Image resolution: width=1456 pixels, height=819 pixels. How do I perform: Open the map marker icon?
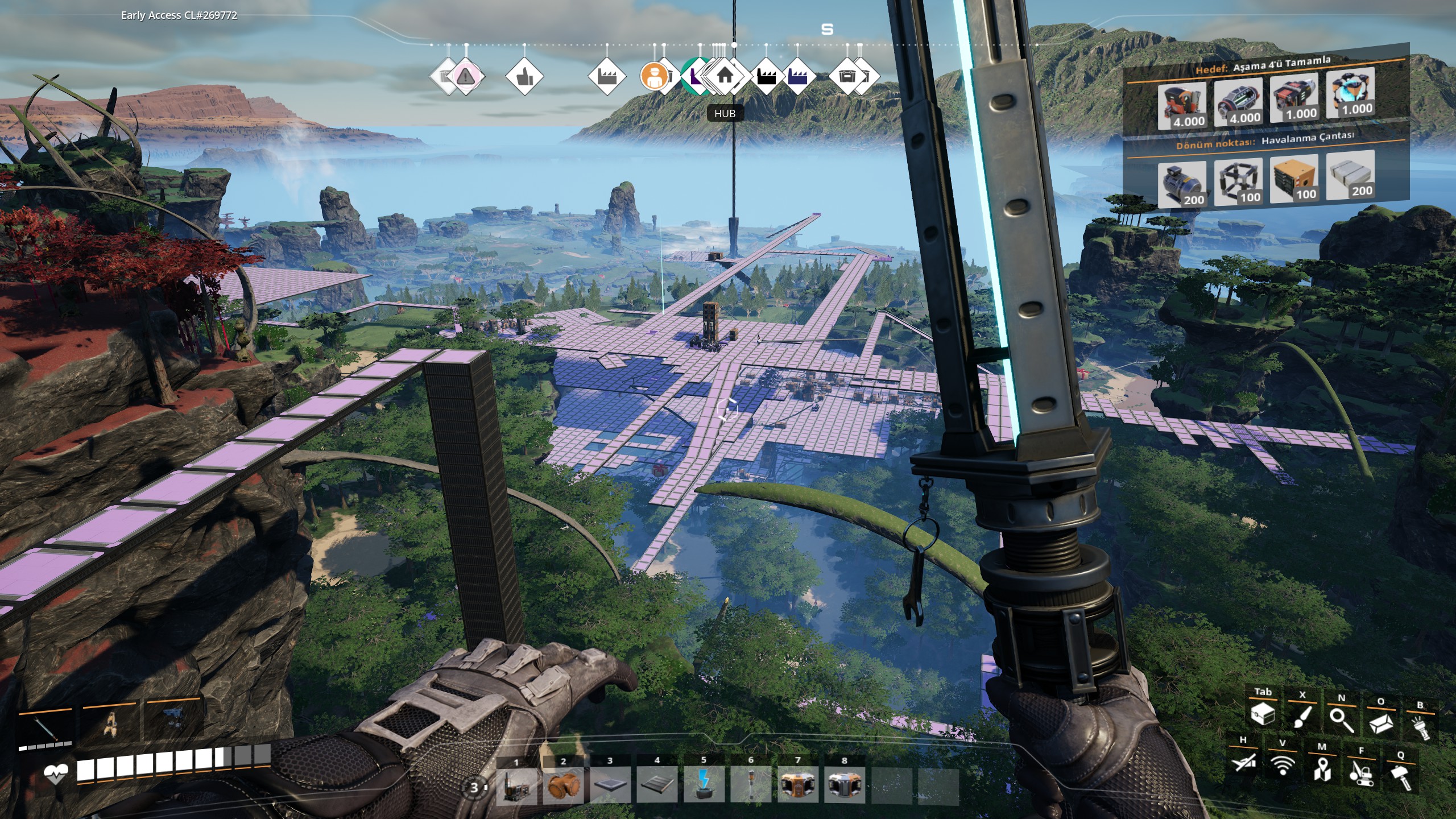point(1322,768)
